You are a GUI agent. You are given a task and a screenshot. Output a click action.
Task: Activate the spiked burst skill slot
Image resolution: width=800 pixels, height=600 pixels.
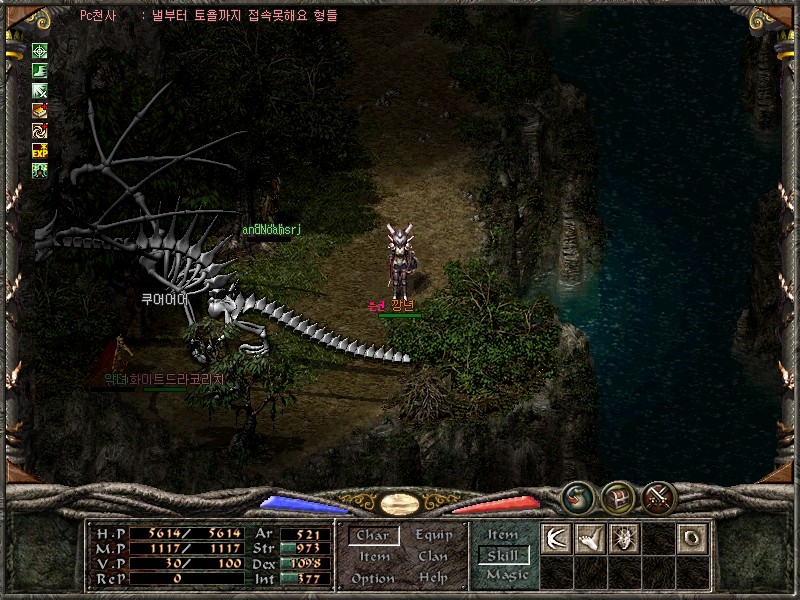[x=623, y=537]
